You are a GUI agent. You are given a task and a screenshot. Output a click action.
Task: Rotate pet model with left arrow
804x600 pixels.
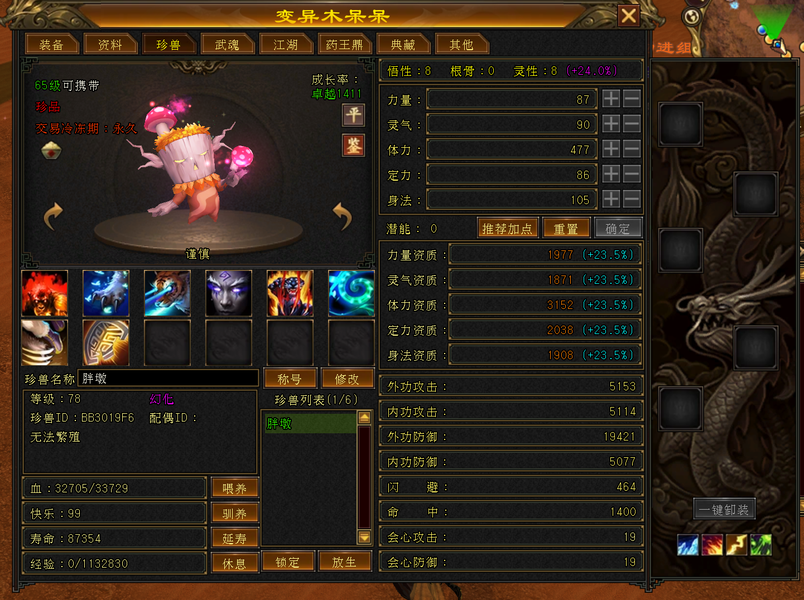tap(53, 214)
